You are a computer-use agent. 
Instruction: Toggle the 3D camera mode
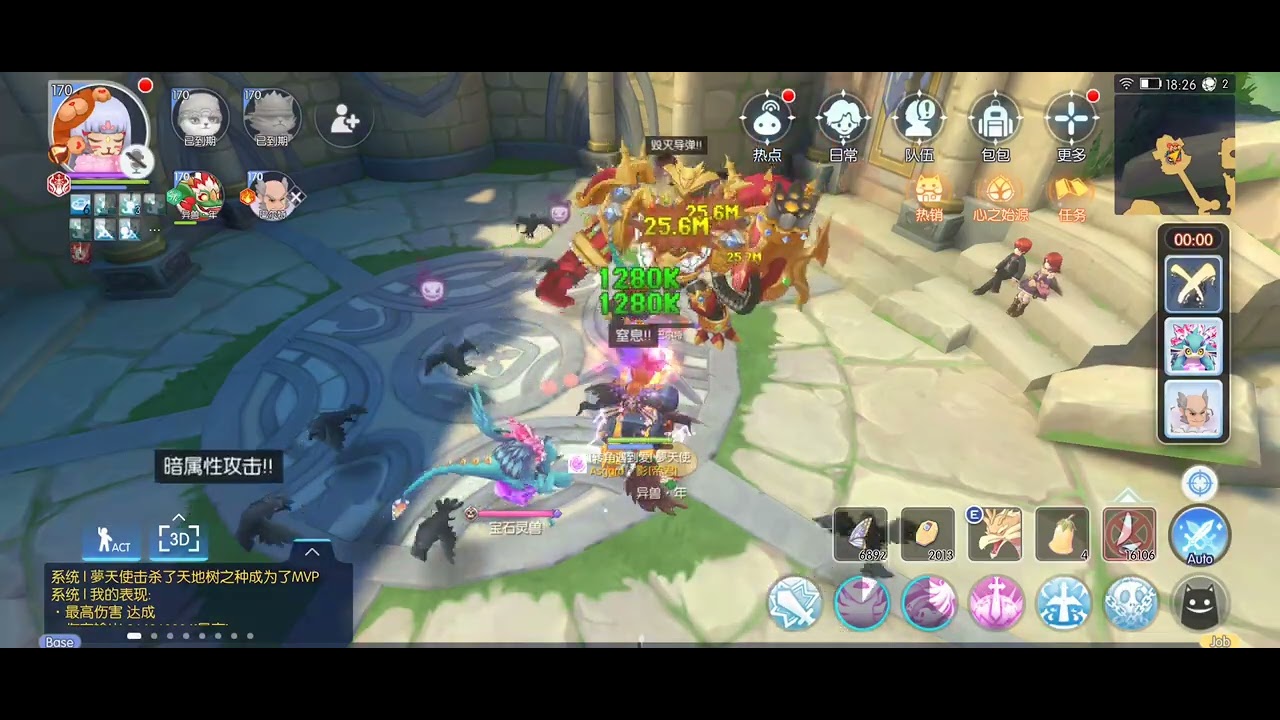coord(179,539)
